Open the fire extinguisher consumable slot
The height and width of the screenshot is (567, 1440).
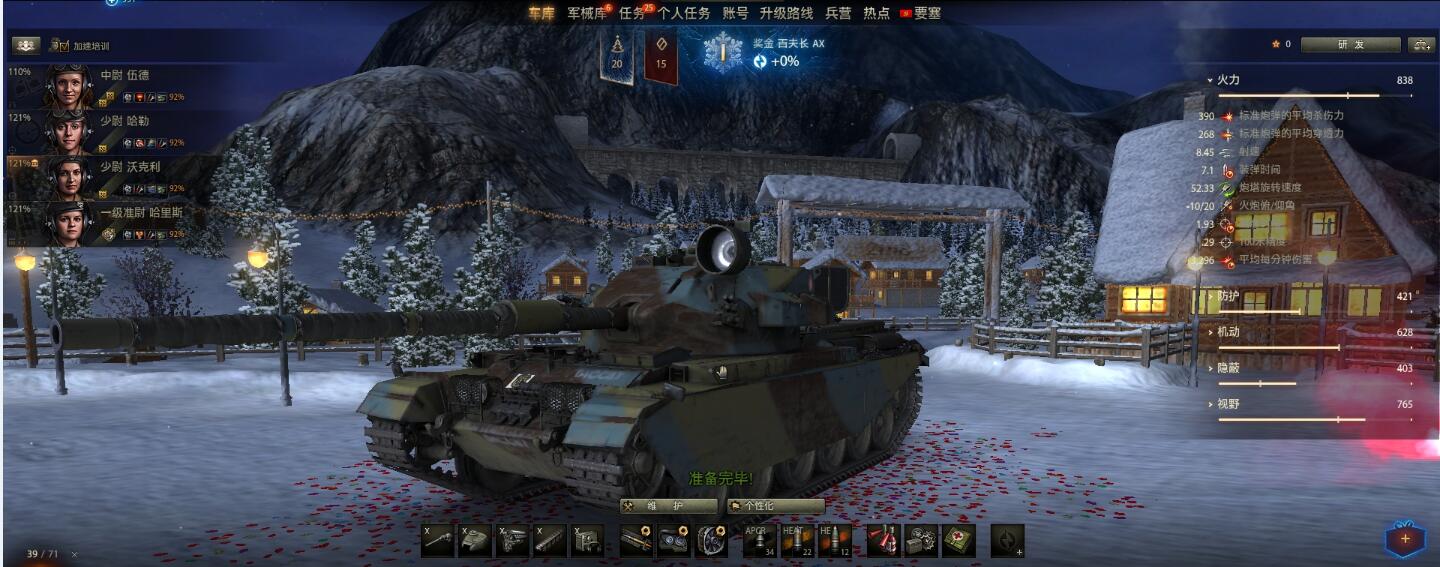tap(882, 540)
